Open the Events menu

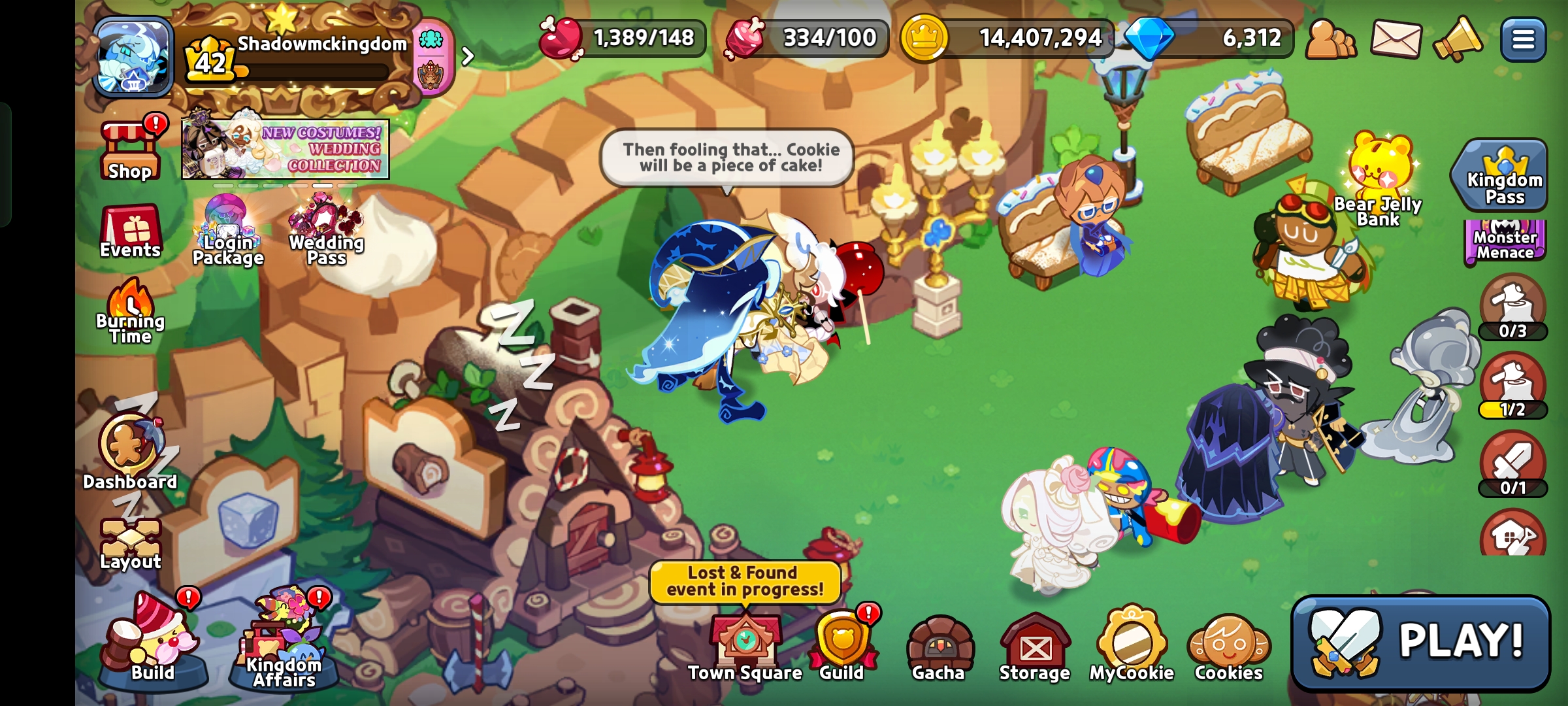pos(130,232)
